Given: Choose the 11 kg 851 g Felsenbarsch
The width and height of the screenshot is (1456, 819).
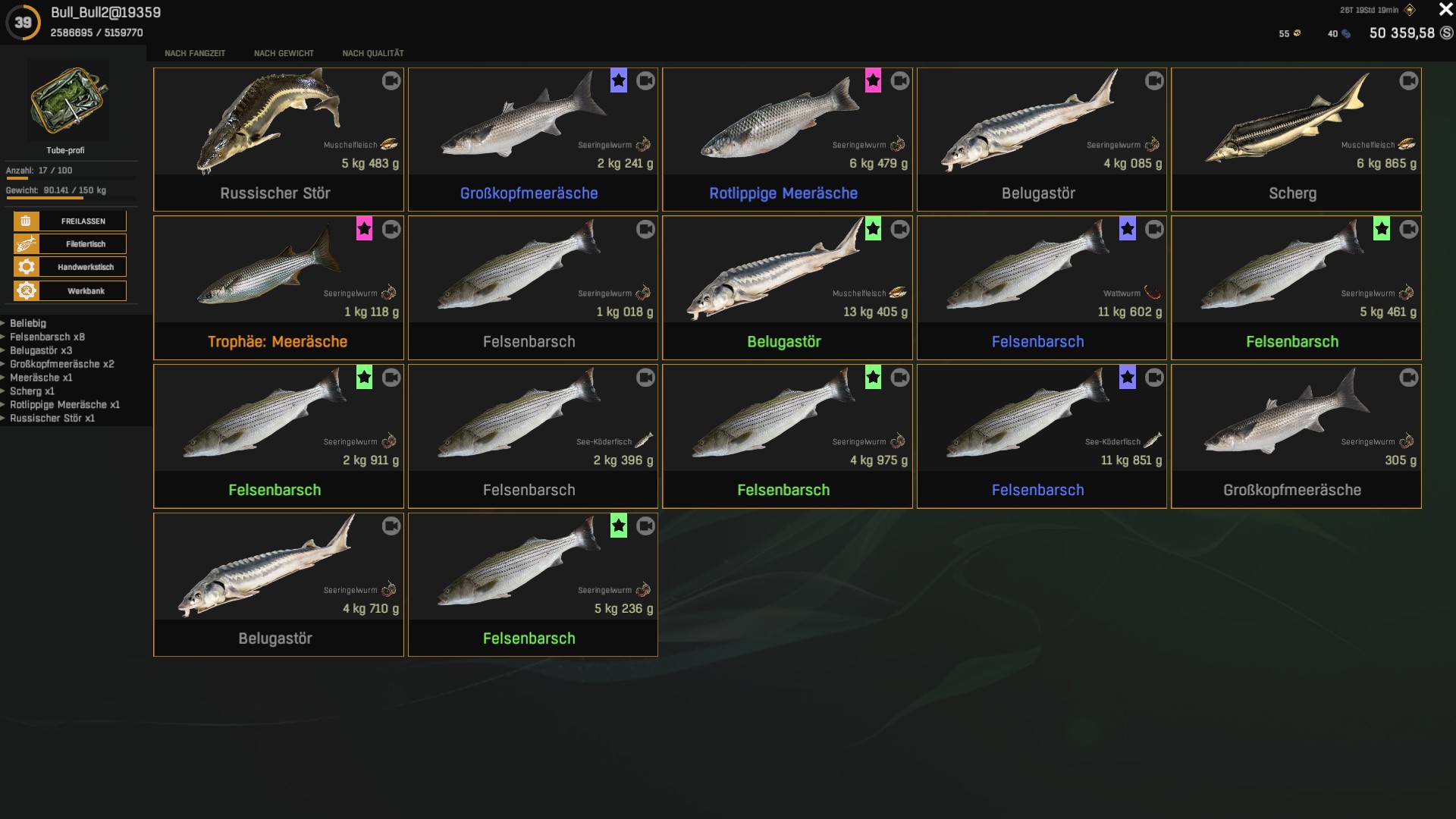Looking at the screenshot, I should 1041,436.
